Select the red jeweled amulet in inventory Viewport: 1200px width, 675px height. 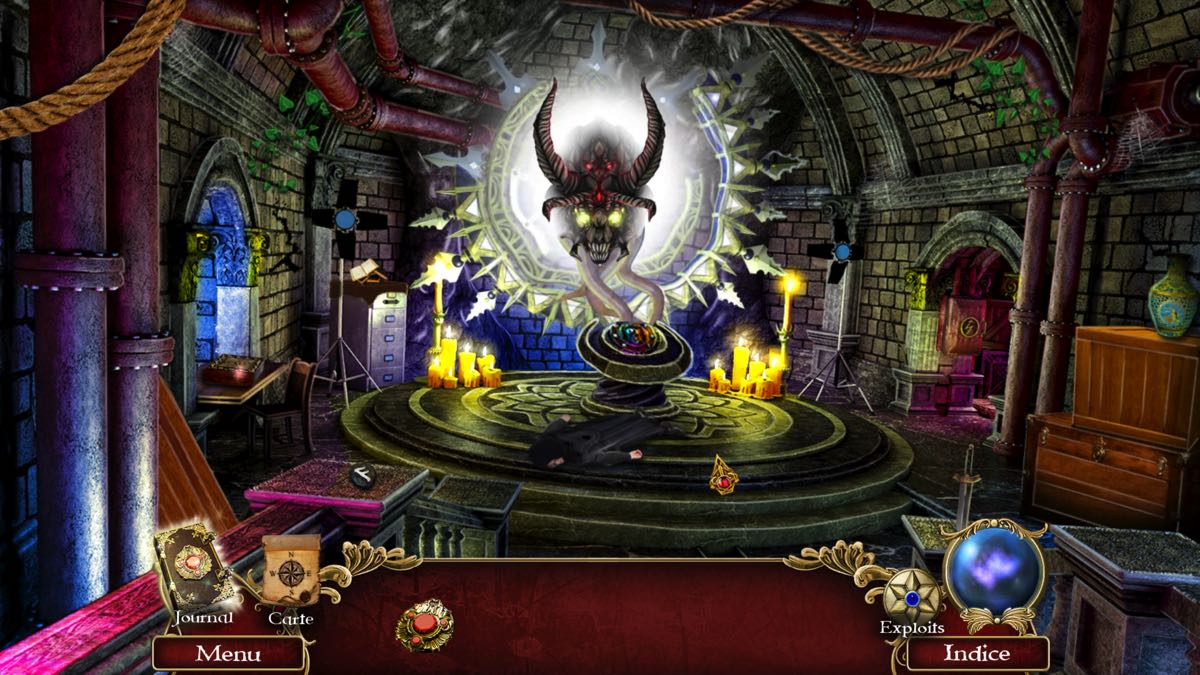[424, 626]
